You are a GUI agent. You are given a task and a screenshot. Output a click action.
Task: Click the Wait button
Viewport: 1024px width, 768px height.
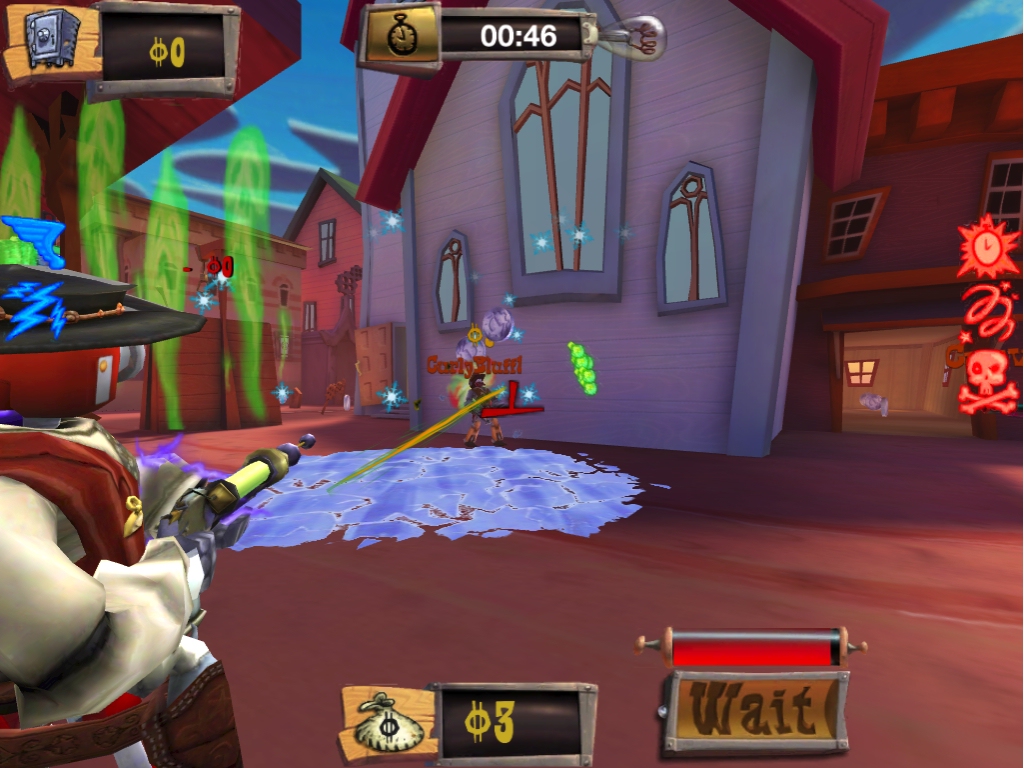pyautogui.click(x=756, y=712)
